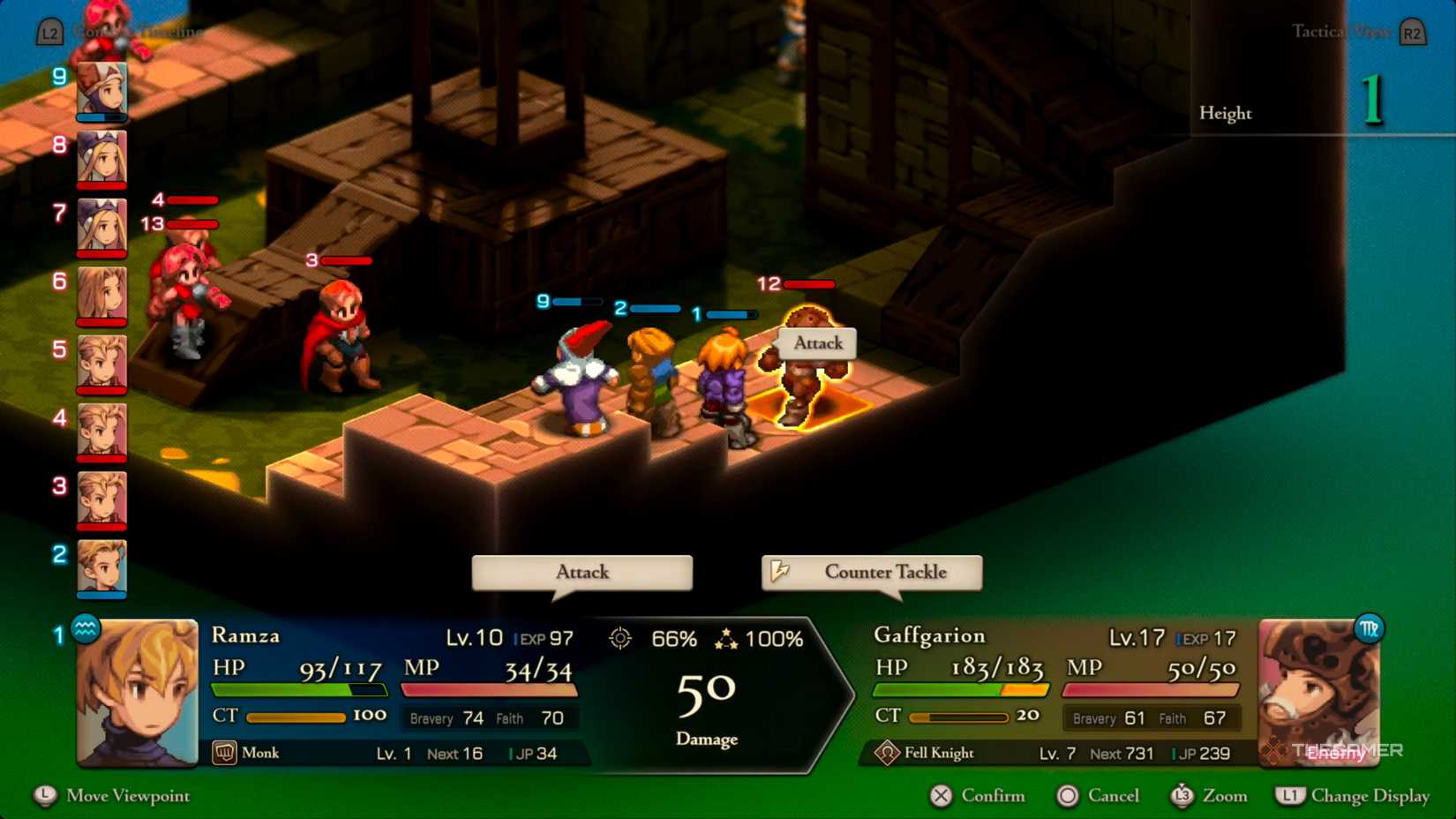Select the Counter Tackle reaction label
The image size is (1456, 819).
[x=872, y=572]
